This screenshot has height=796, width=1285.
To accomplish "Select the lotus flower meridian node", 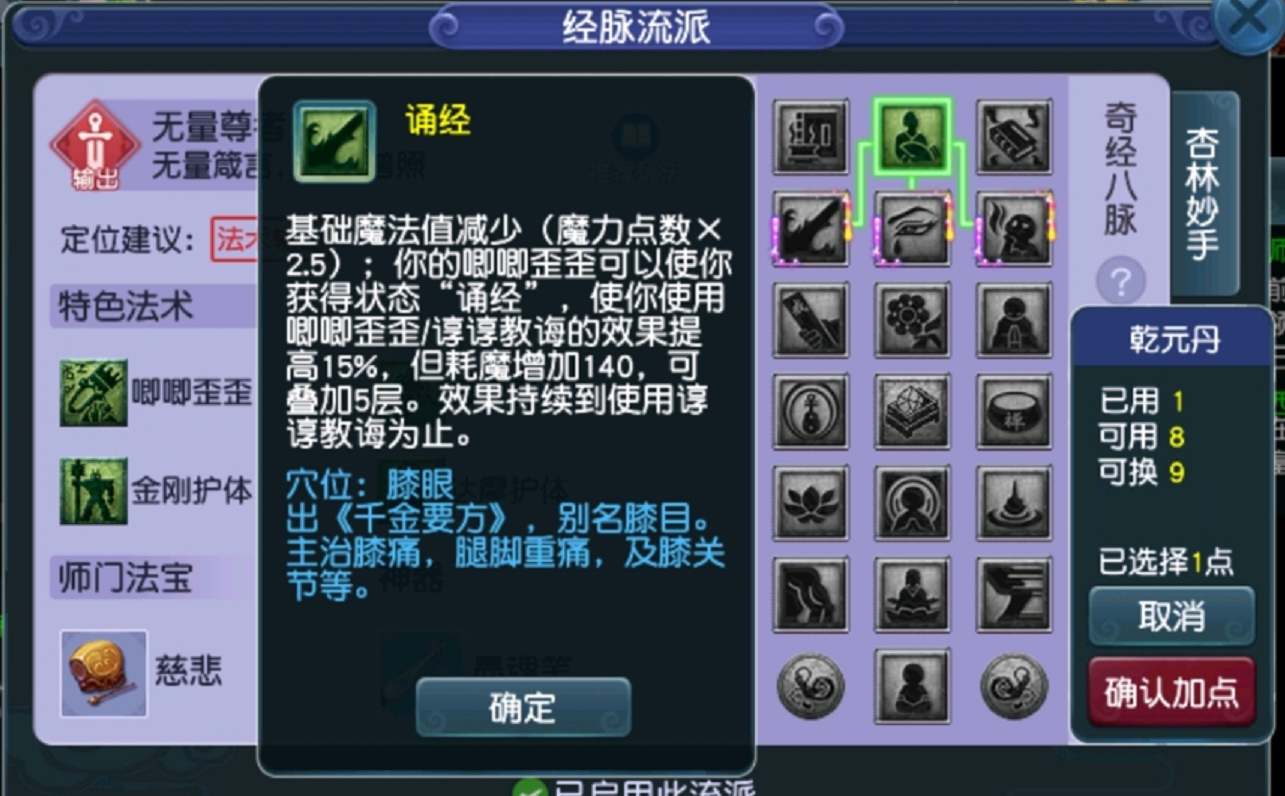I will click(x=811, y=505).
